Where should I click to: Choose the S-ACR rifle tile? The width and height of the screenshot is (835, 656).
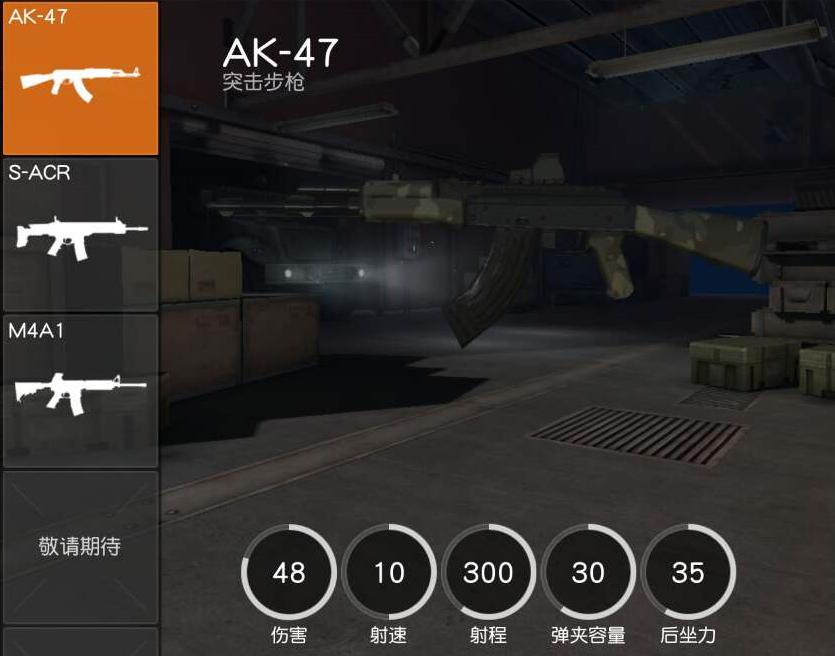80,235
